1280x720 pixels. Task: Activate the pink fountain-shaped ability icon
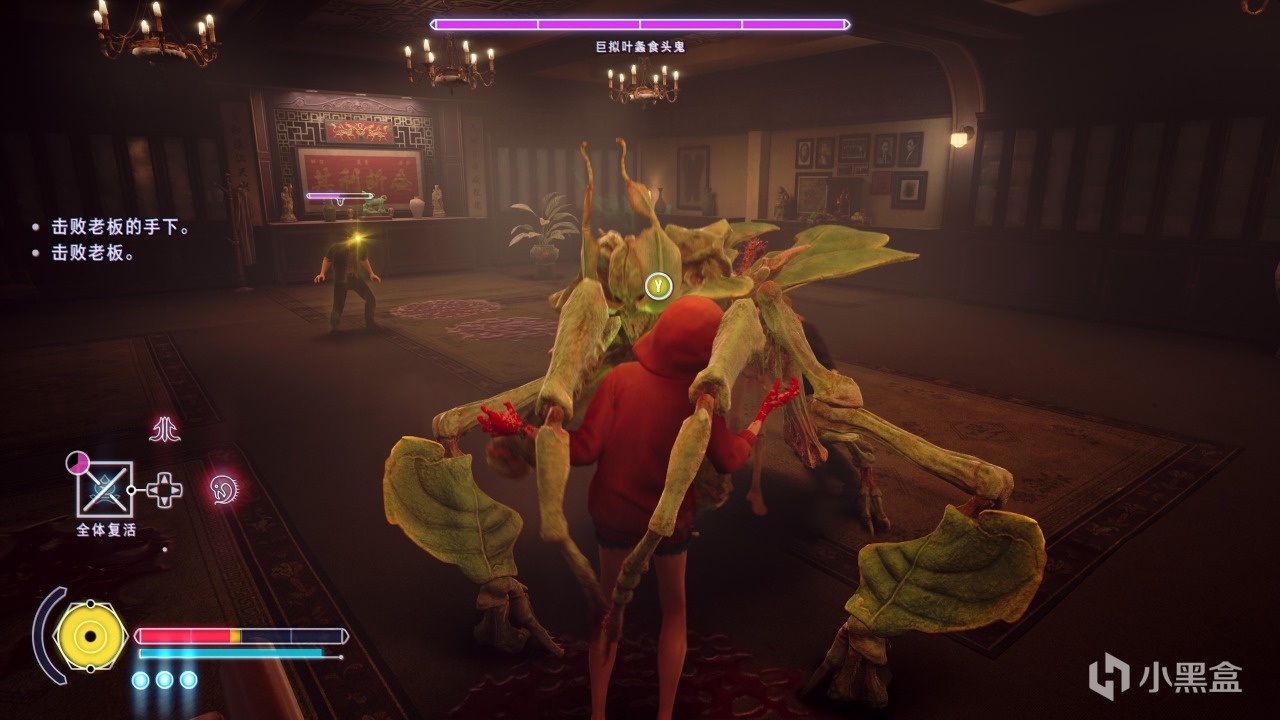pyautogui.click(x=164, y=430)
